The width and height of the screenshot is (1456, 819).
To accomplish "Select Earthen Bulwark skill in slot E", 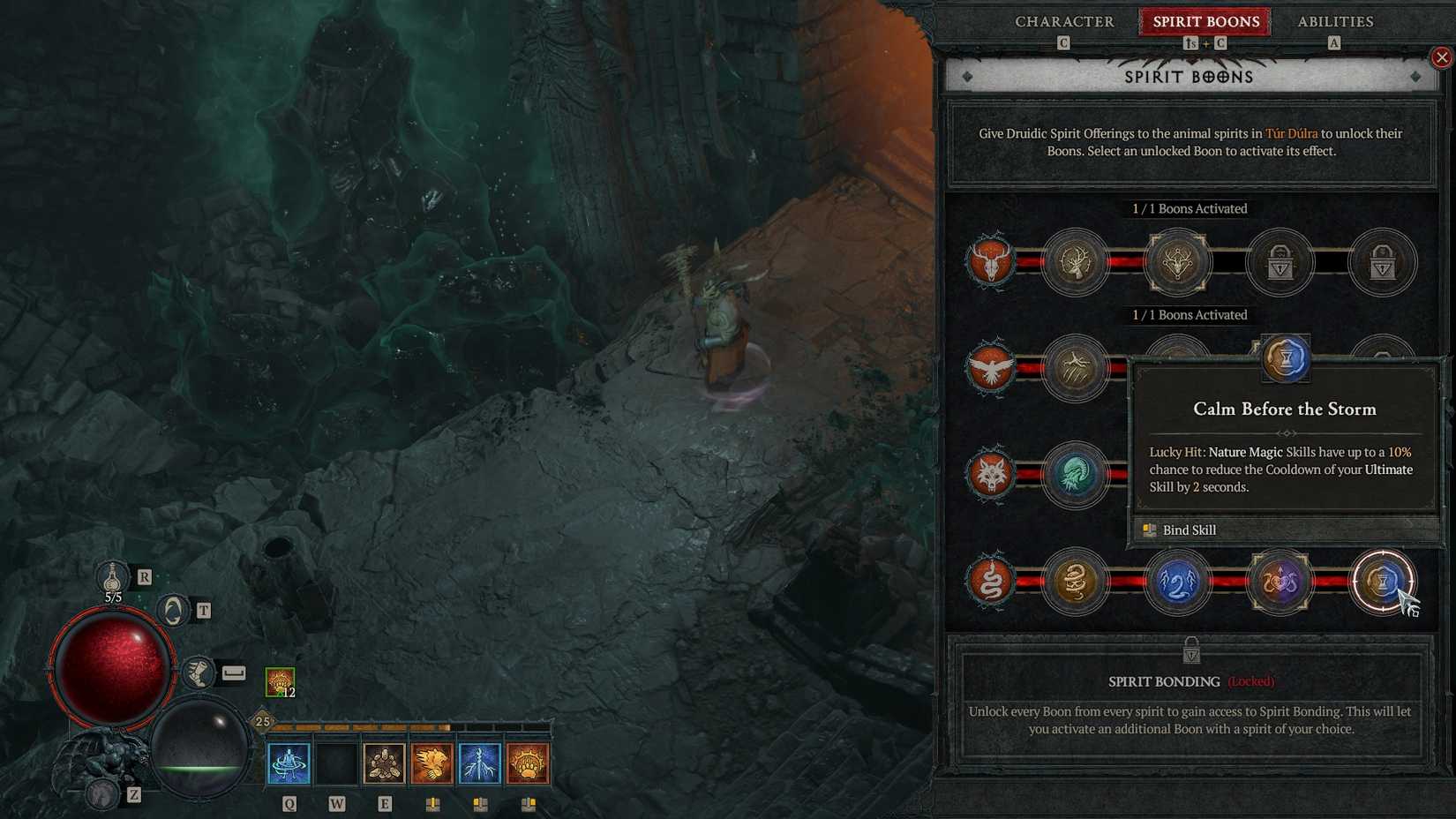I will 384,764.
